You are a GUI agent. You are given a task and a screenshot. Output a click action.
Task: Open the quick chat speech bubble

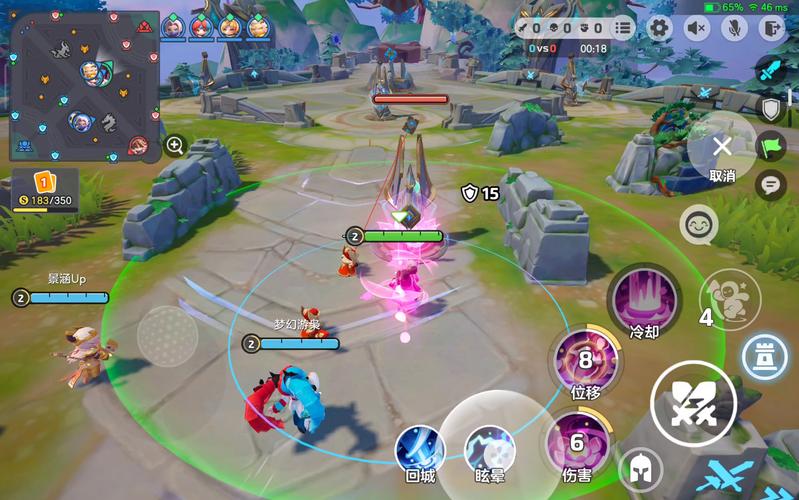[770, 184]
